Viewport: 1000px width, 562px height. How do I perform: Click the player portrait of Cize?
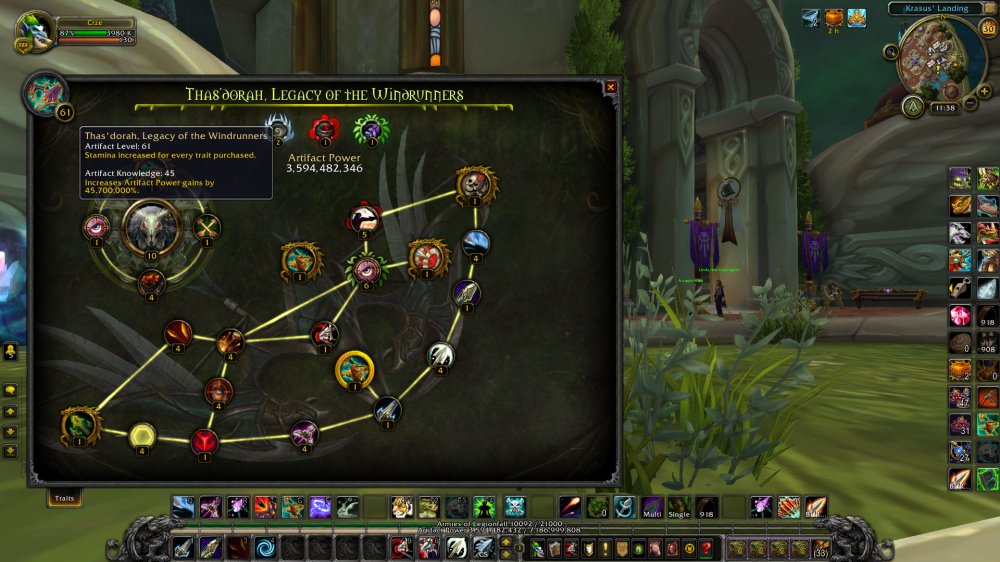[x=34, y=31]
